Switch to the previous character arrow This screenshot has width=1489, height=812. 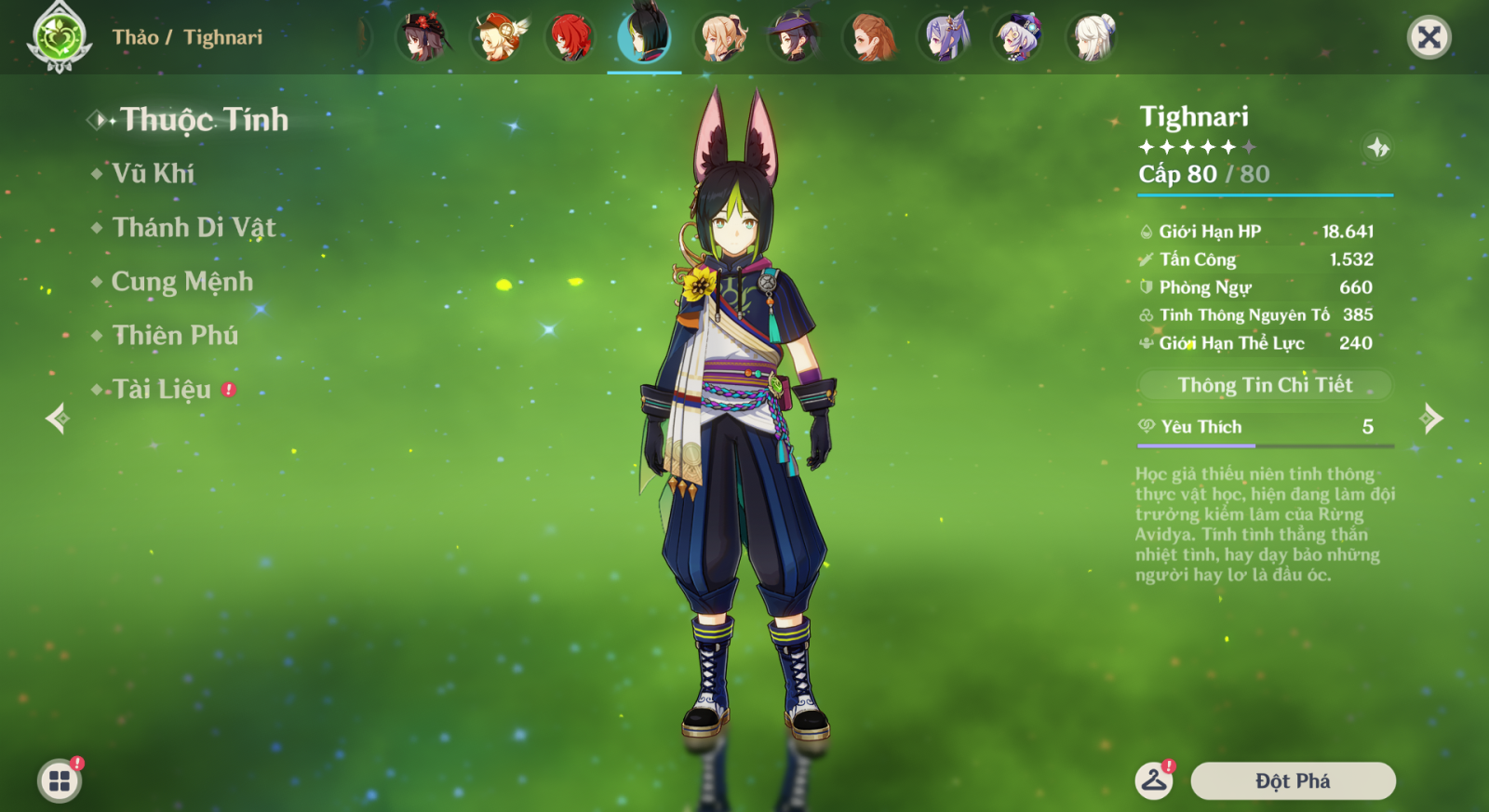click(x=58, y=419)
